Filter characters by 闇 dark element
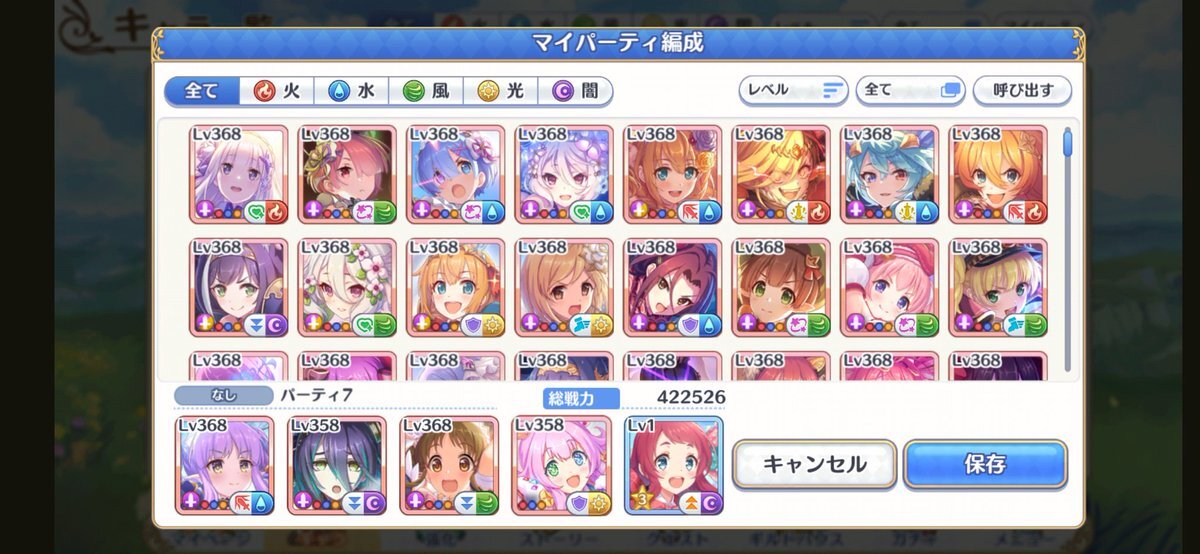Viewport: 1200px width, 554px height. (576, 91)
